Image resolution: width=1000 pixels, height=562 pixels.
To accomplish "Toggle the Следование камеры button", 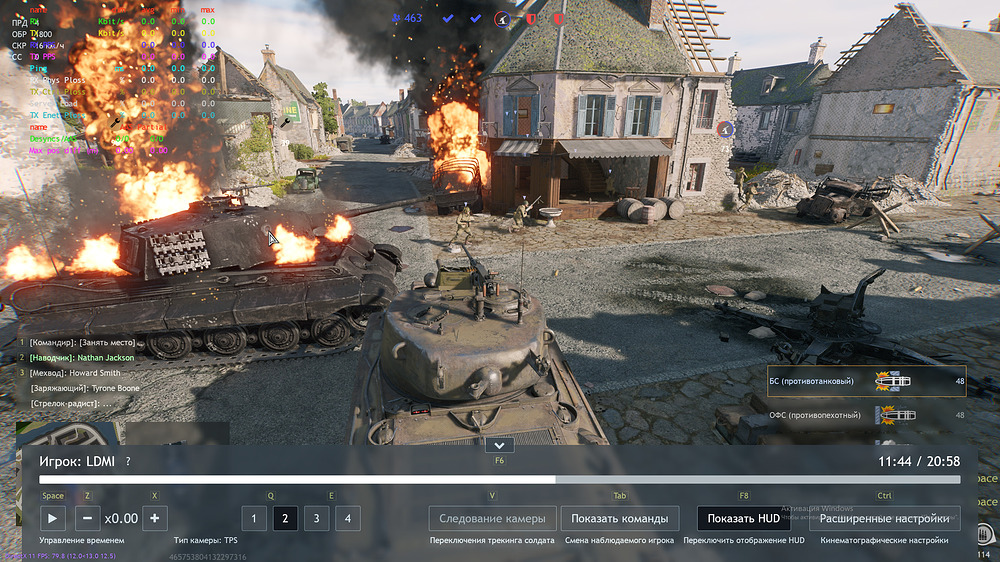I will click(492, 518).
